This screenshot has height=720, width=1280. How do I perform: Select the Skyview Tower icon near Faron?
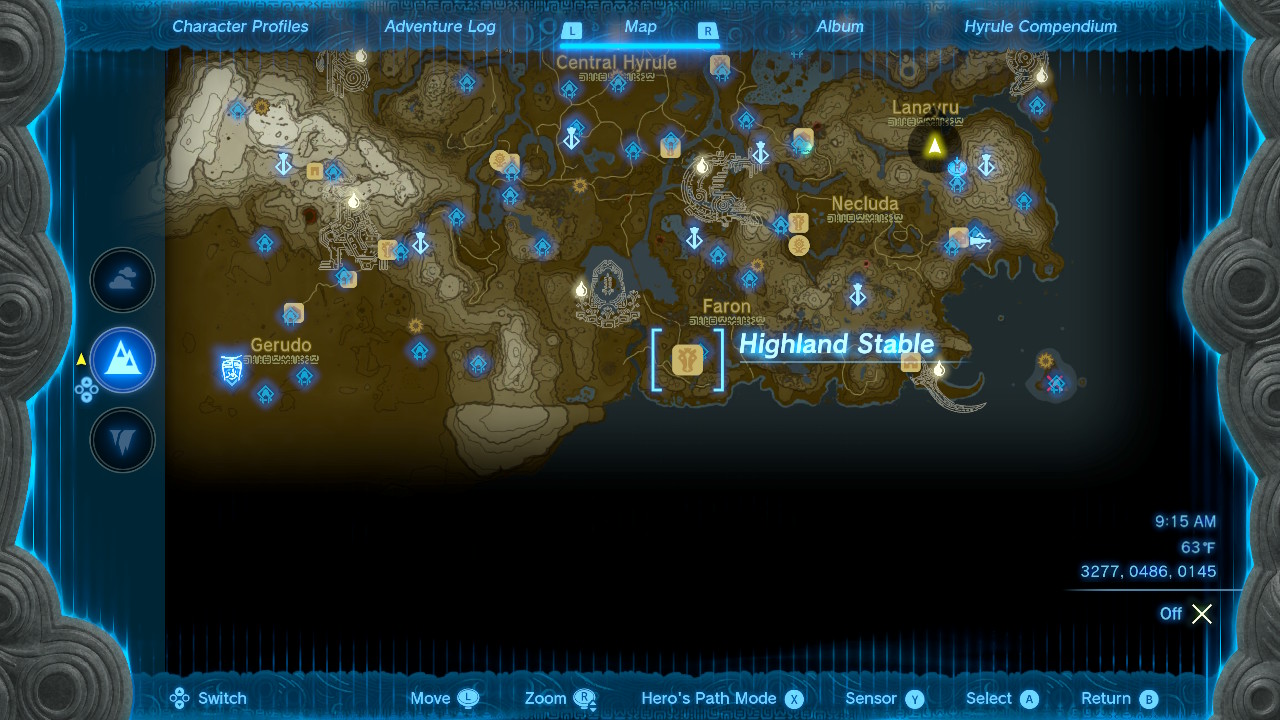[695, 240]
